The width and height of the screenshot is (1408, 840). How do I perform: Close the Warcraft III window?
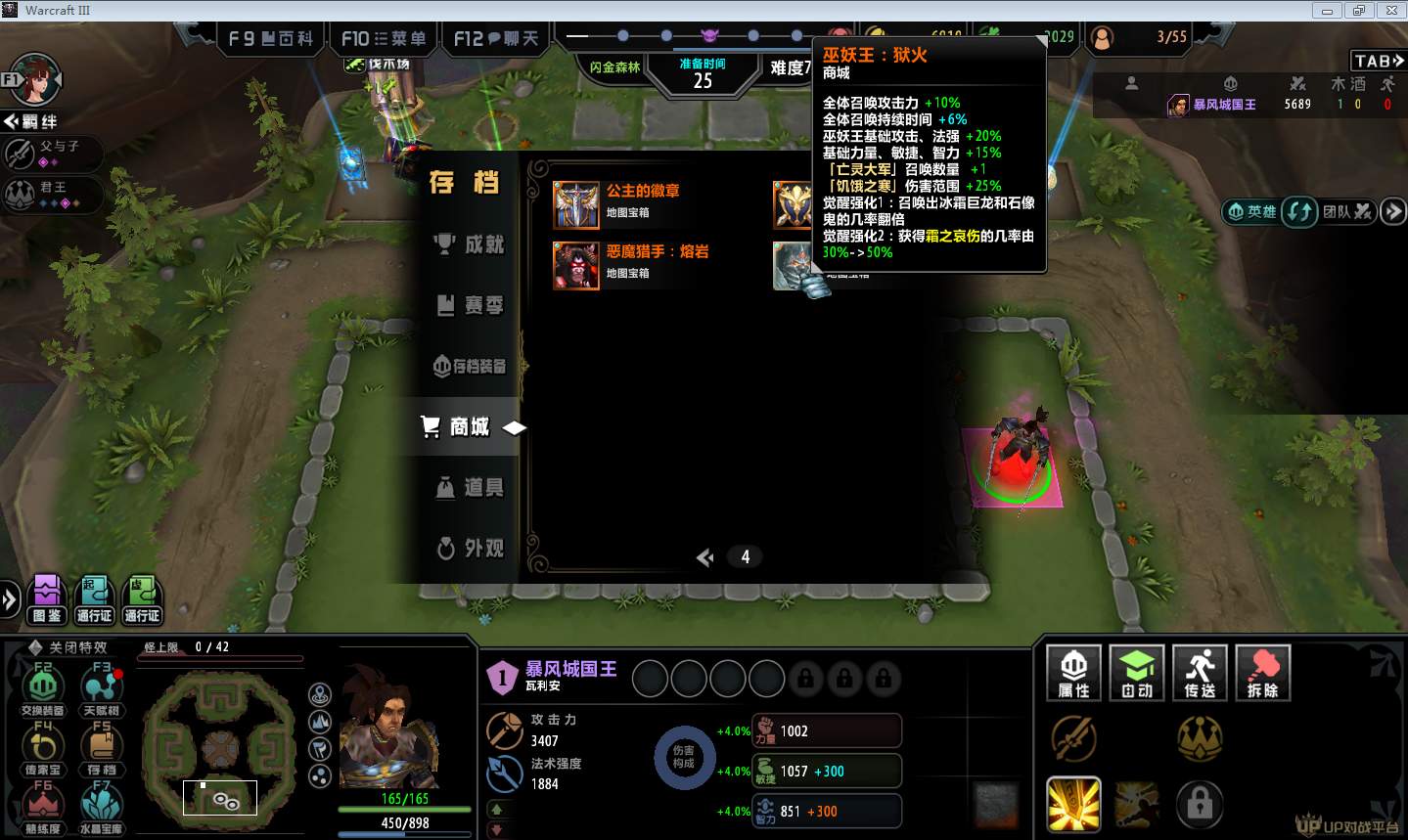(1390, 11)
